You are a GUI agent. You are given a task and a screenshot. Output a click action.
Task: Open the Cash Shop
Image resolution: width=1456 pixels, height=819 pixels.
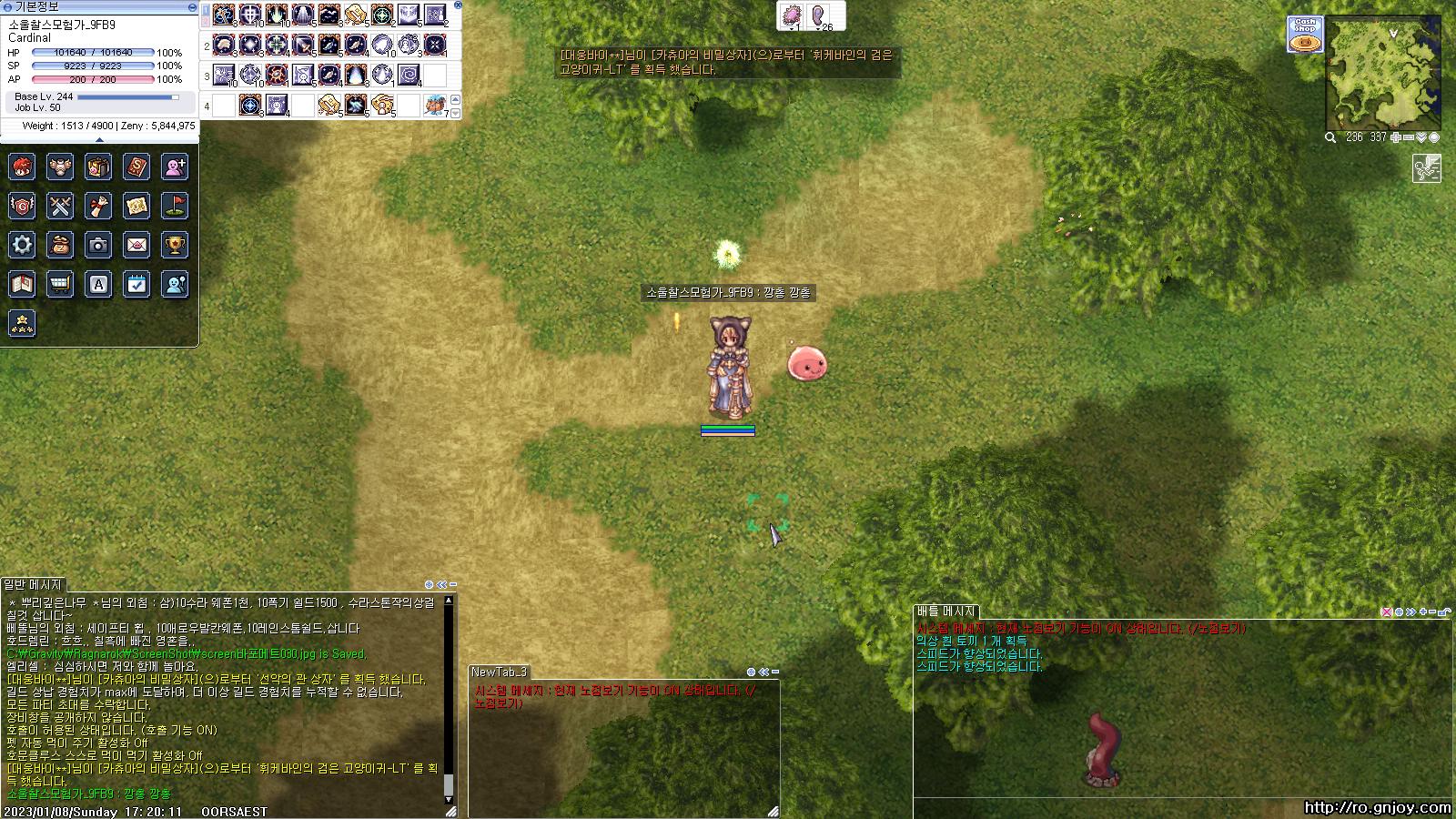[x=1305, y=35]
